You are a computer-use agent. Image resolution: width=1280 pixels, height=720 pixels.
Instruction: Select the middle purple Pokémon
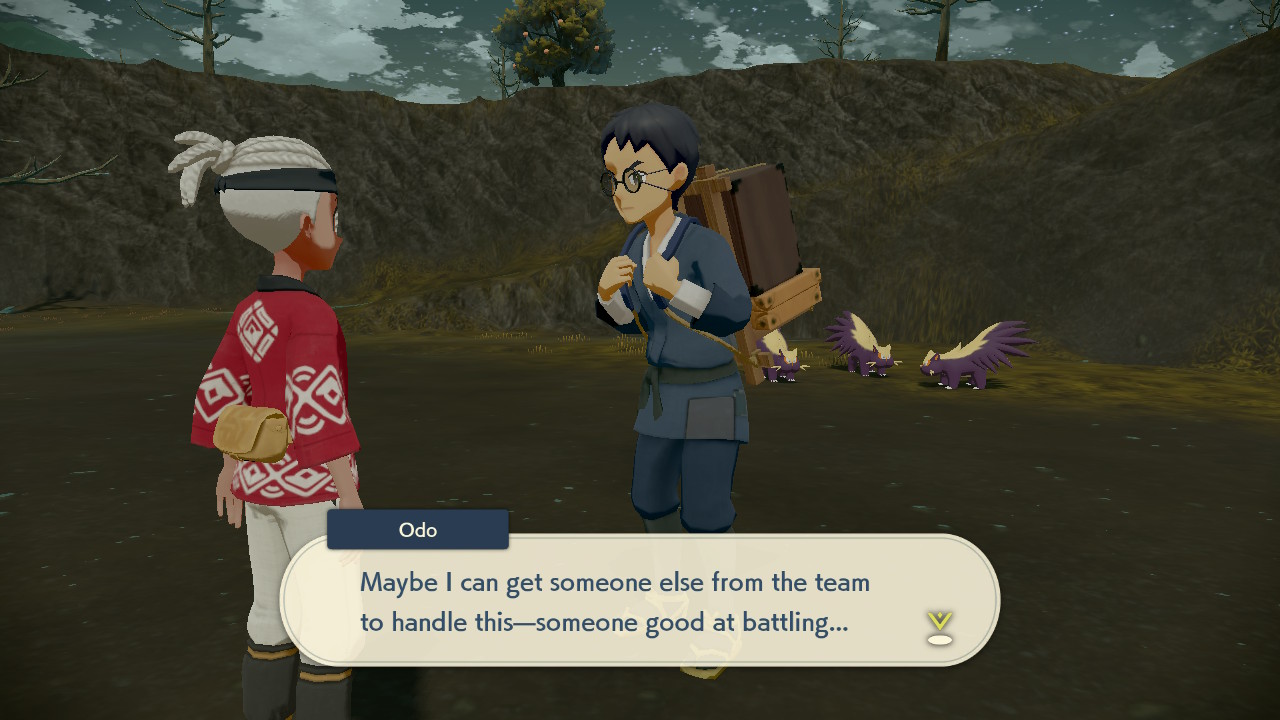(x=866, y=350)
